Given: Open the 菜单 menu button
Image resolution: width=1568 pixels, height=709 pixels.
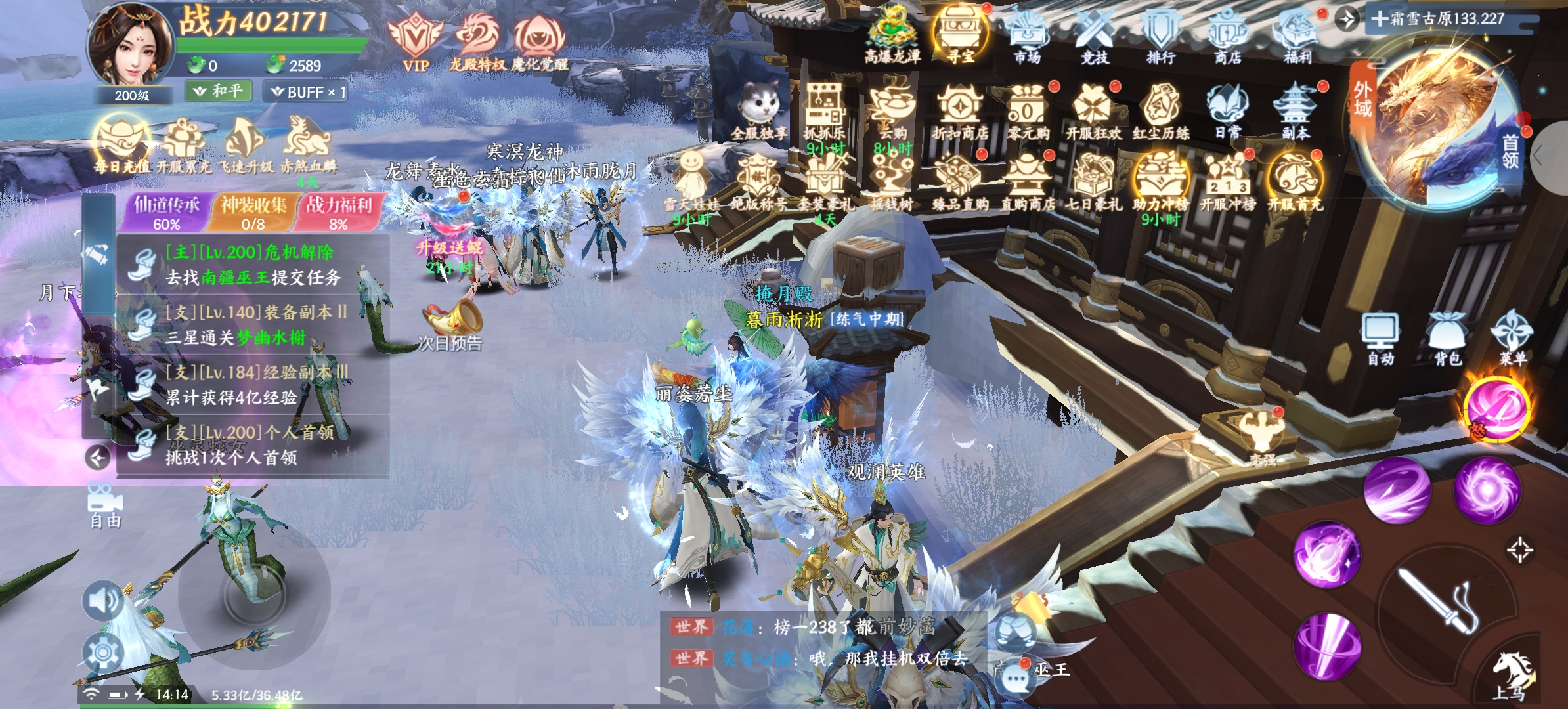Looking at the screenshot, I should point(1512,338).
